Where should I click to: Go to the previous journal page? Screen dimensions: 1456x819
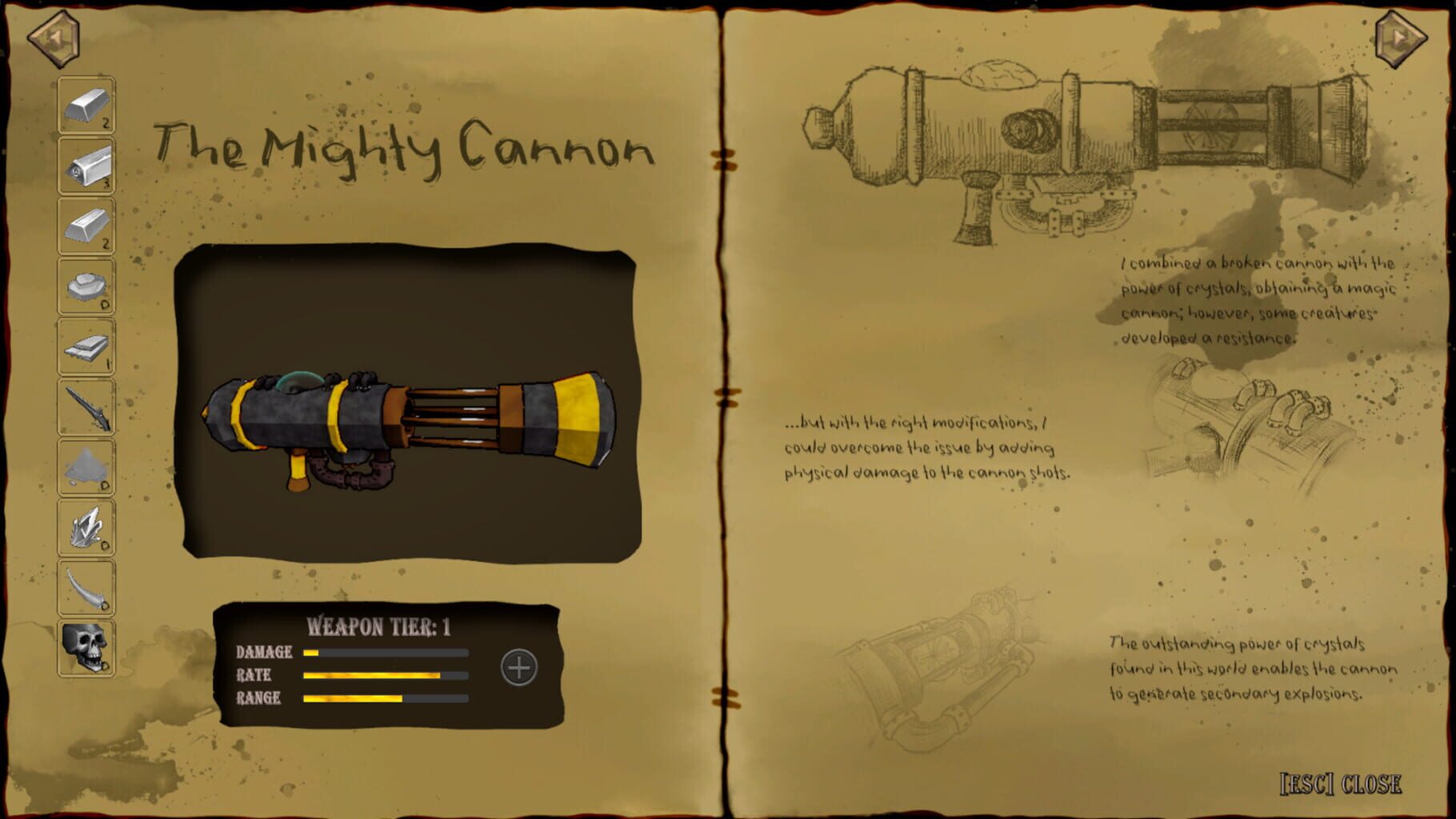tap(53, 35)
